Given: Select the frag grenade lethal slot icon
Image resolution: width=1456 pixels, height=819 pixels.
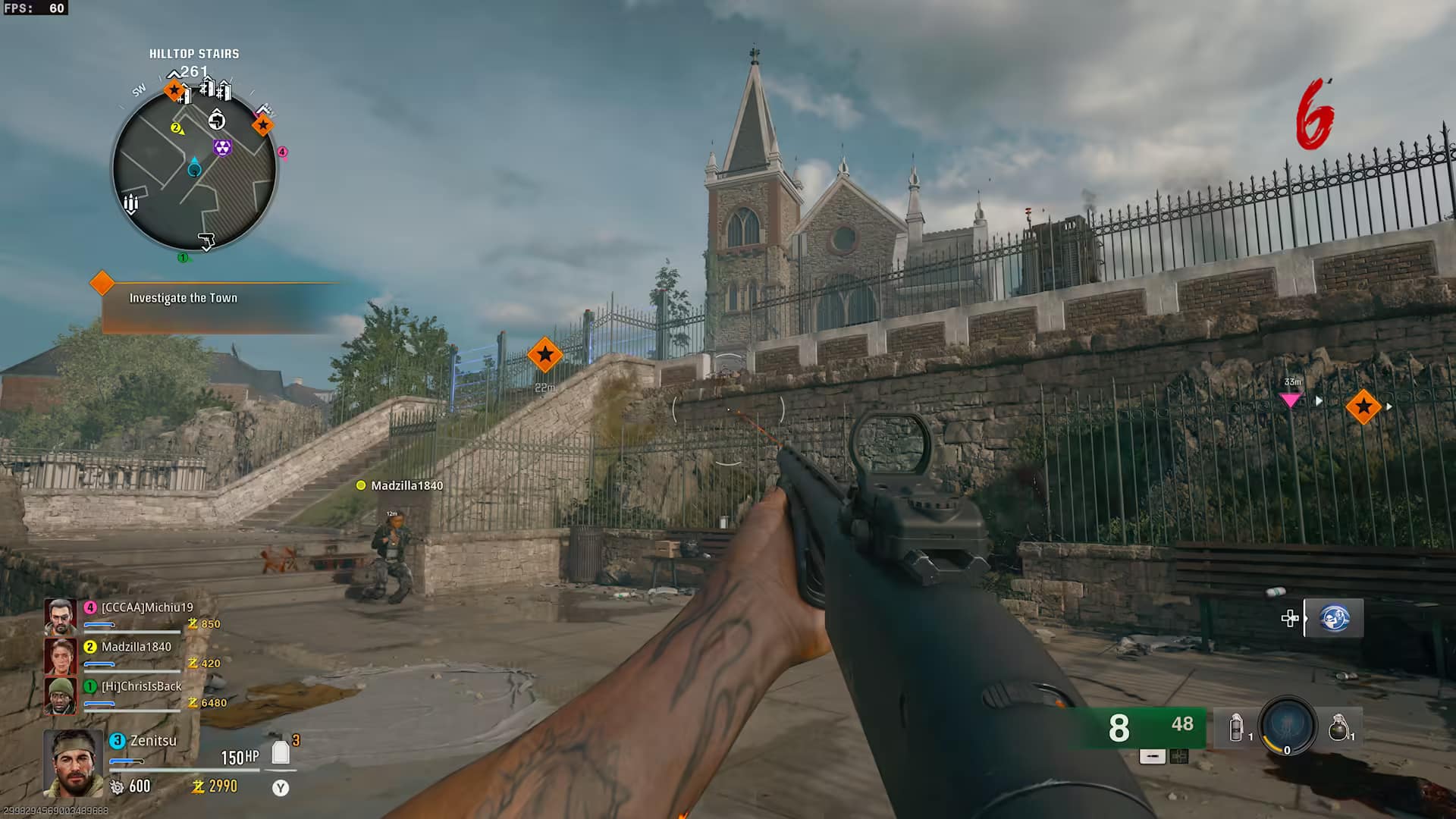Looking at the screenshot, I should [1339, 728].
